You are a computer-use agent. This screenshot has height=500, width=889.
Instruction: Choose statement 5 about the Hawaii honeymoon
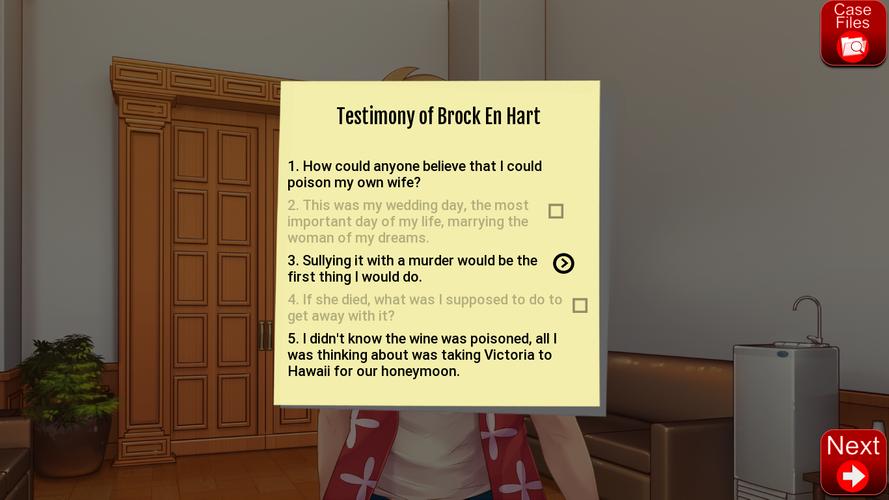[x=422, y=355]
